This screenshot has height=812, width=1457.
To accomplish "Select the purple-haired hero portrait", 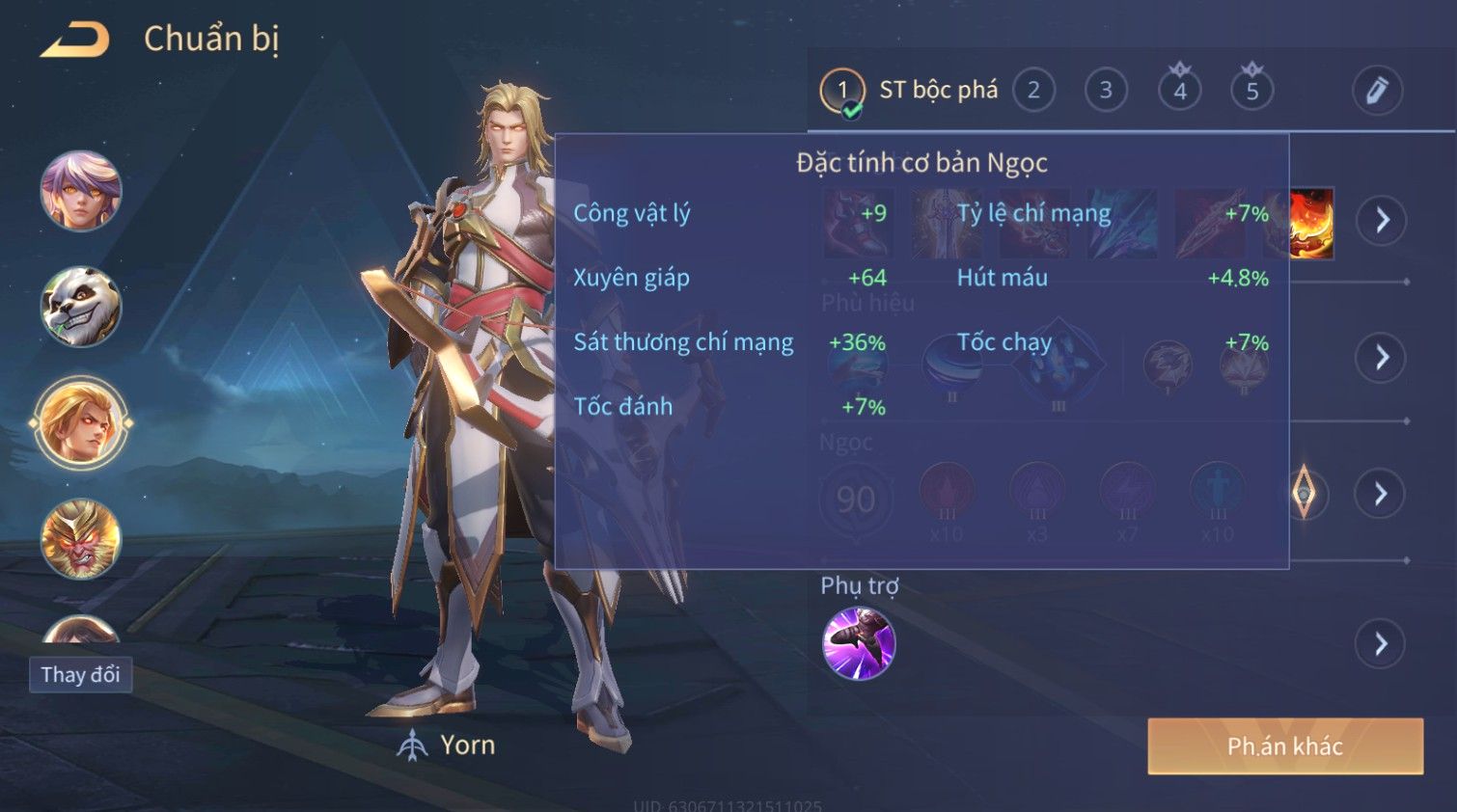I will [81, 191].
